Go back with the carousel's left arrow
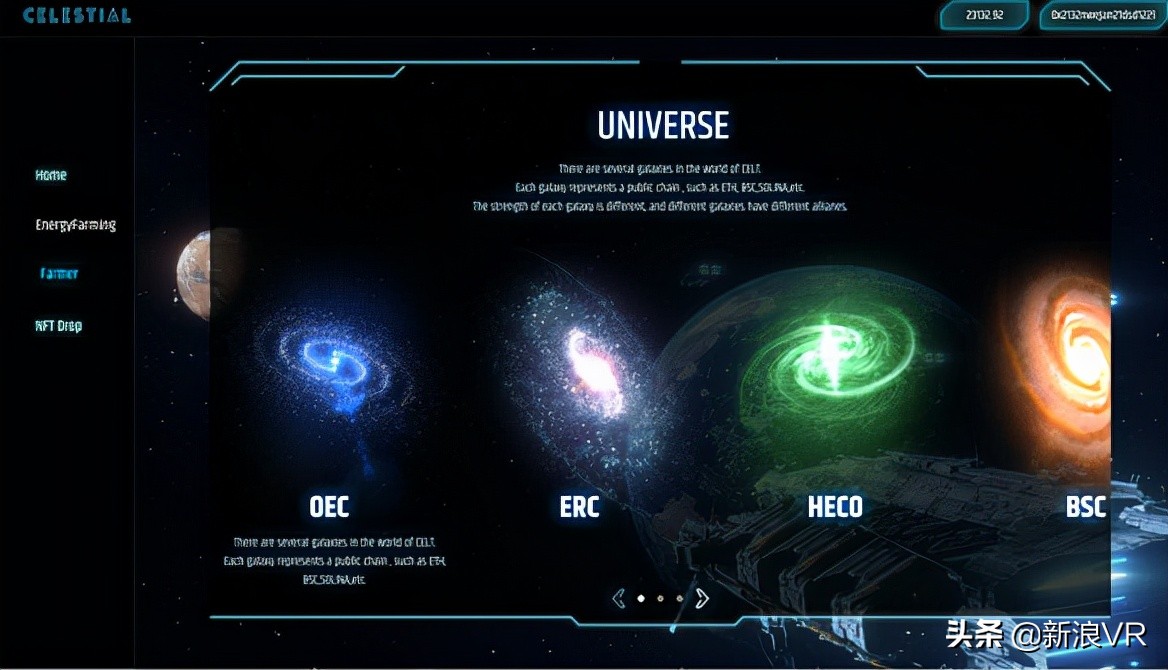This screenshot has width=1168, height=670. 618,598
